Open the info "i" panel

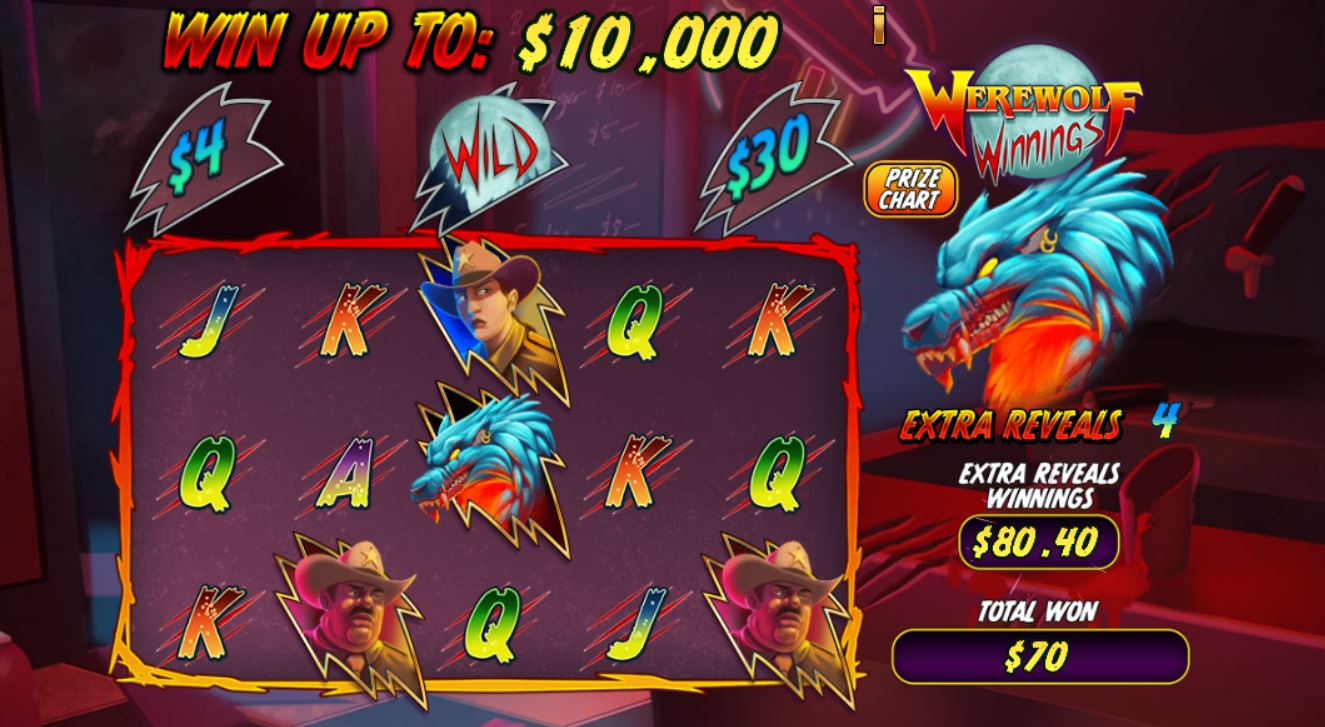point(880,25)
